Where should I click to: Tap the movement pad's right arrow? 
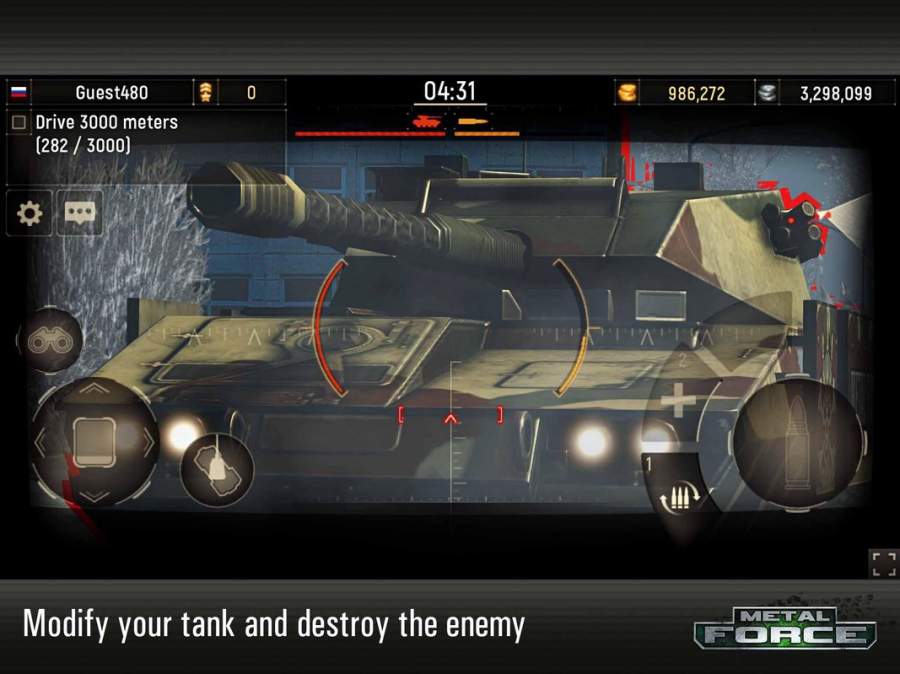pyautogui.click(x=148, y=441)
